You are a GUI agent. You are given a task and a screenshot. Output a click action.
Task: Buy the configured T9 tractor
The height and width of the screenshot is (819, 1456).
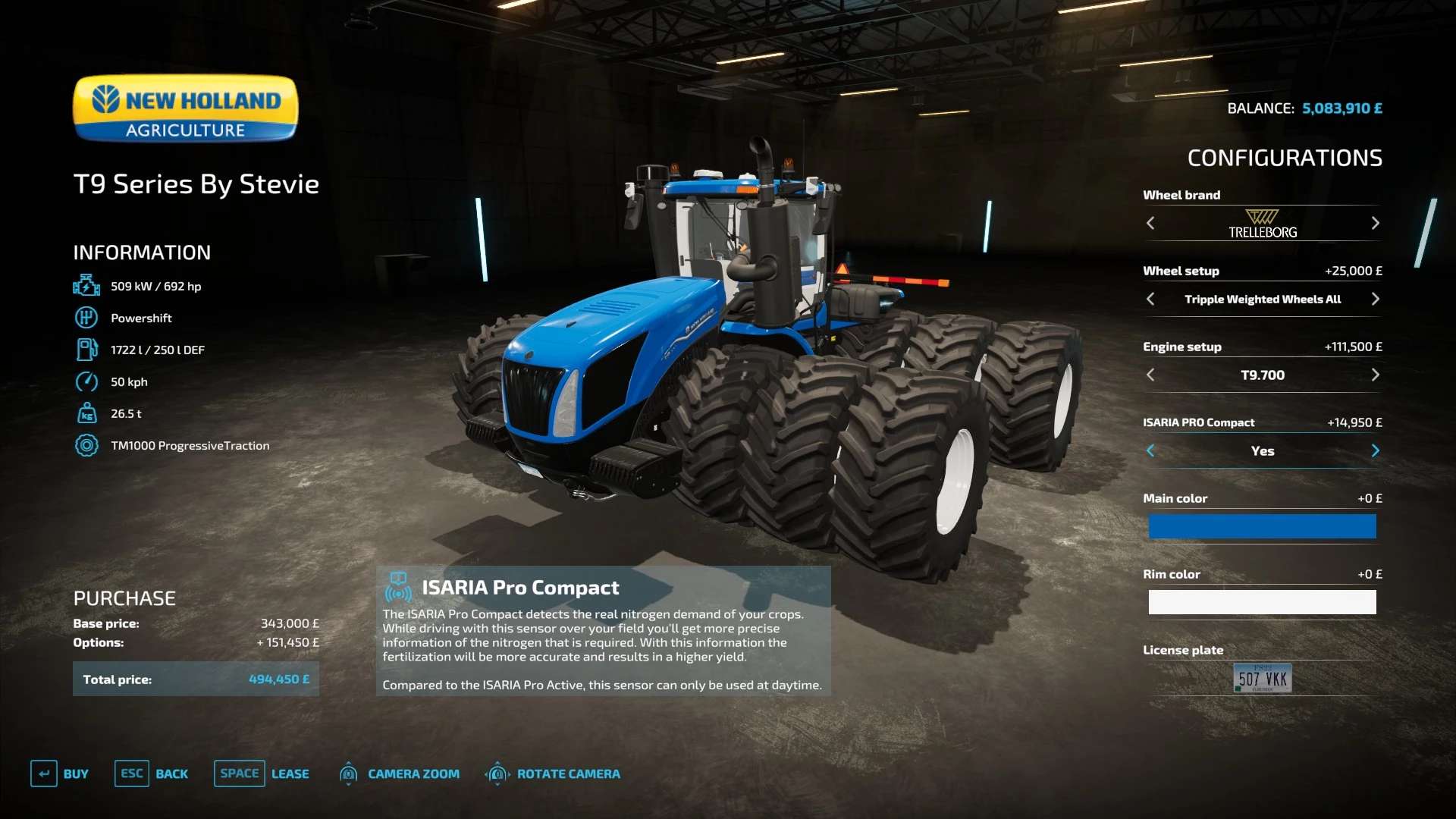[x=60, y=773]
